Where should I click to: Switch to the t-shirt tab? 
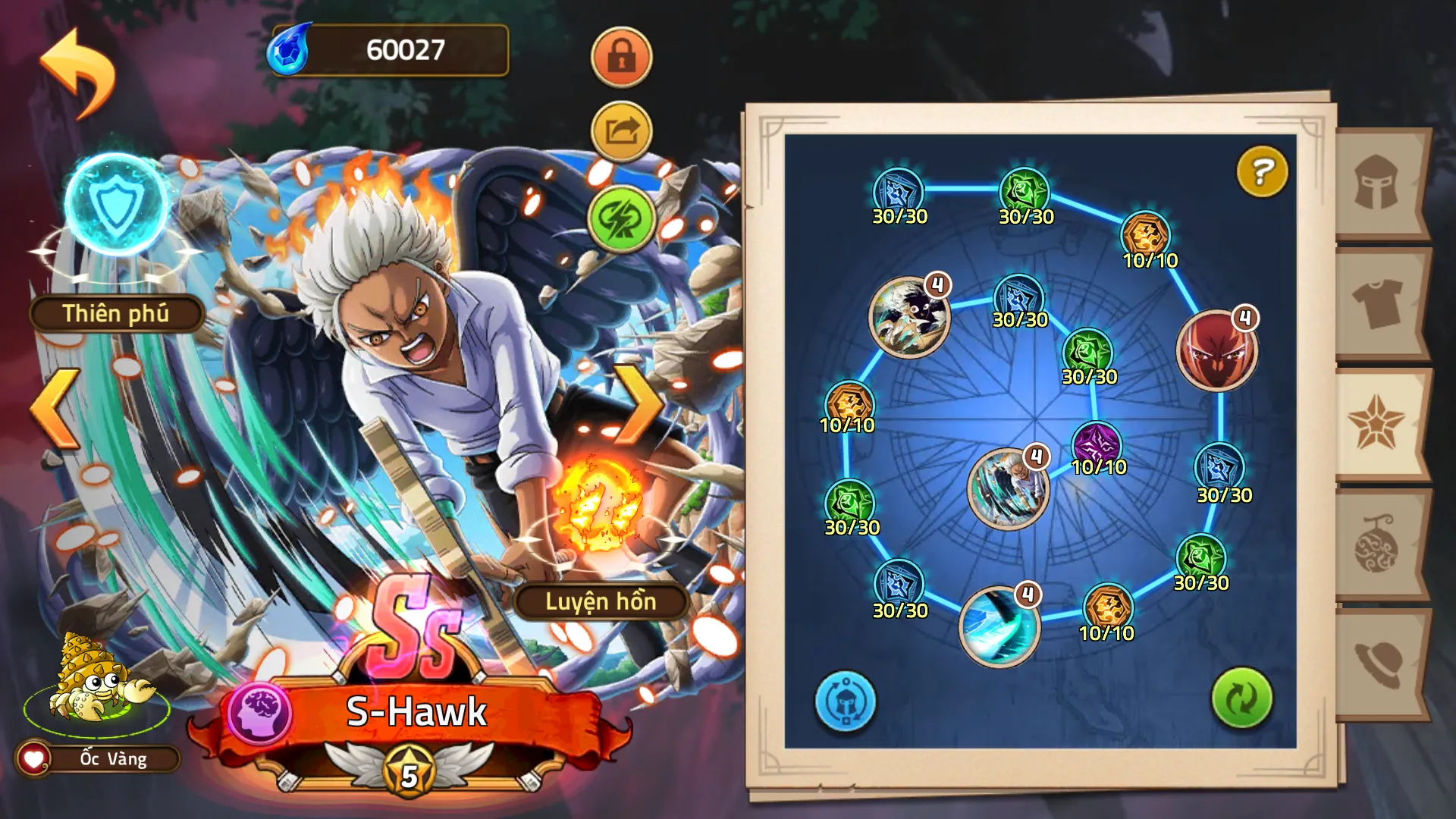pyautogui.click(x=1376, y=303)
